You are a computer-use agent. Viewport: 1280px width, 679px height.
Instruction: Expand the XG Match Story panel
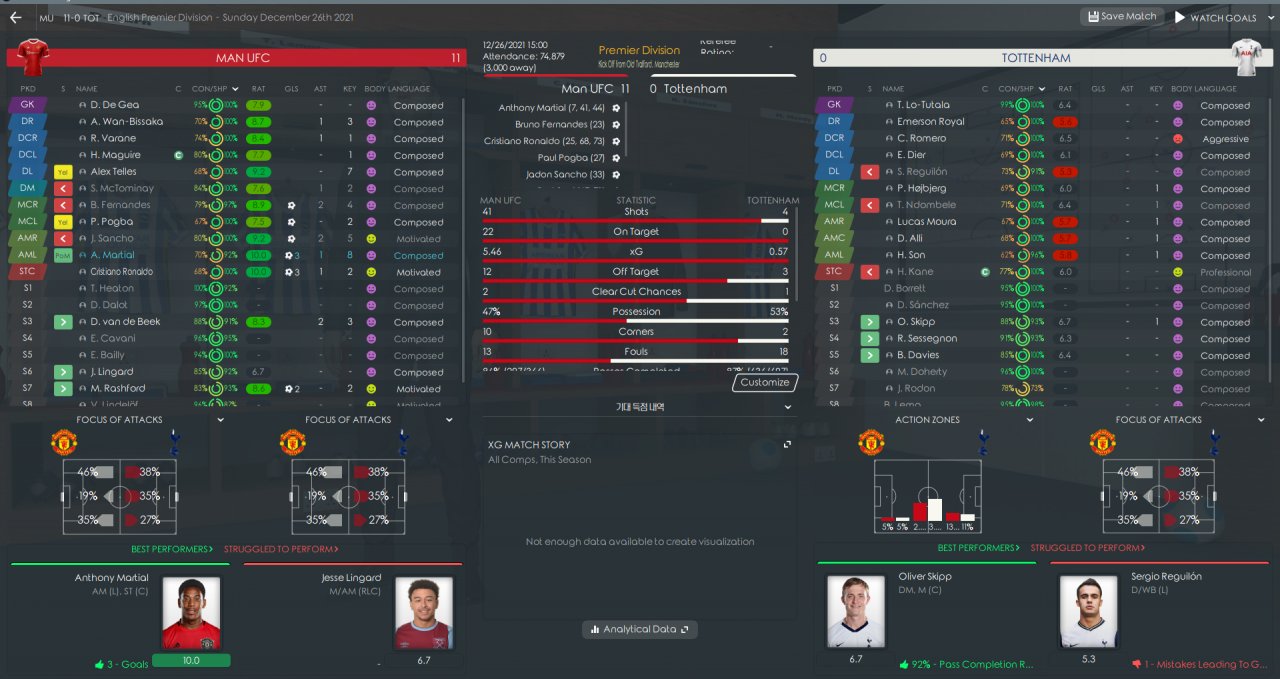[787, 444]
